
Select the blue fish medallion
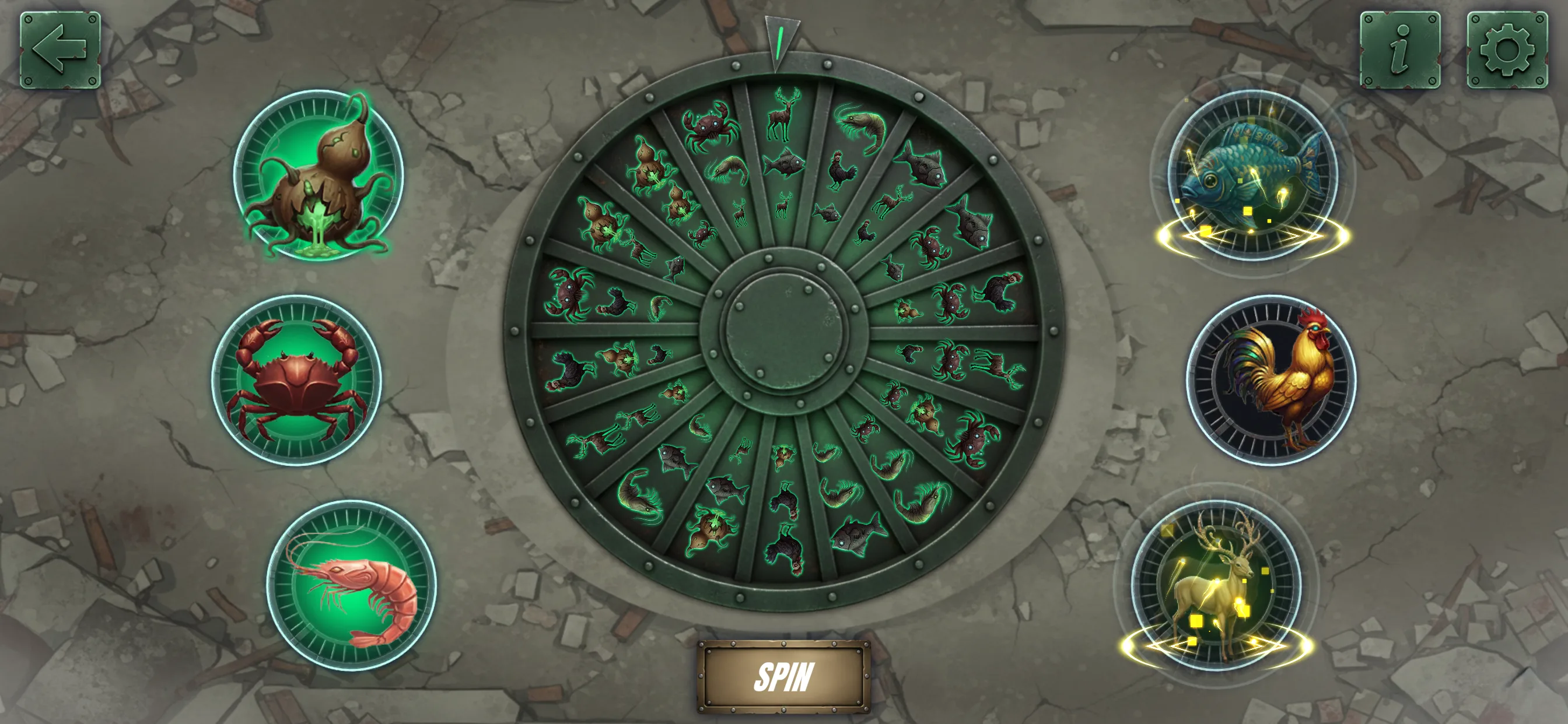click(1252, 175)
